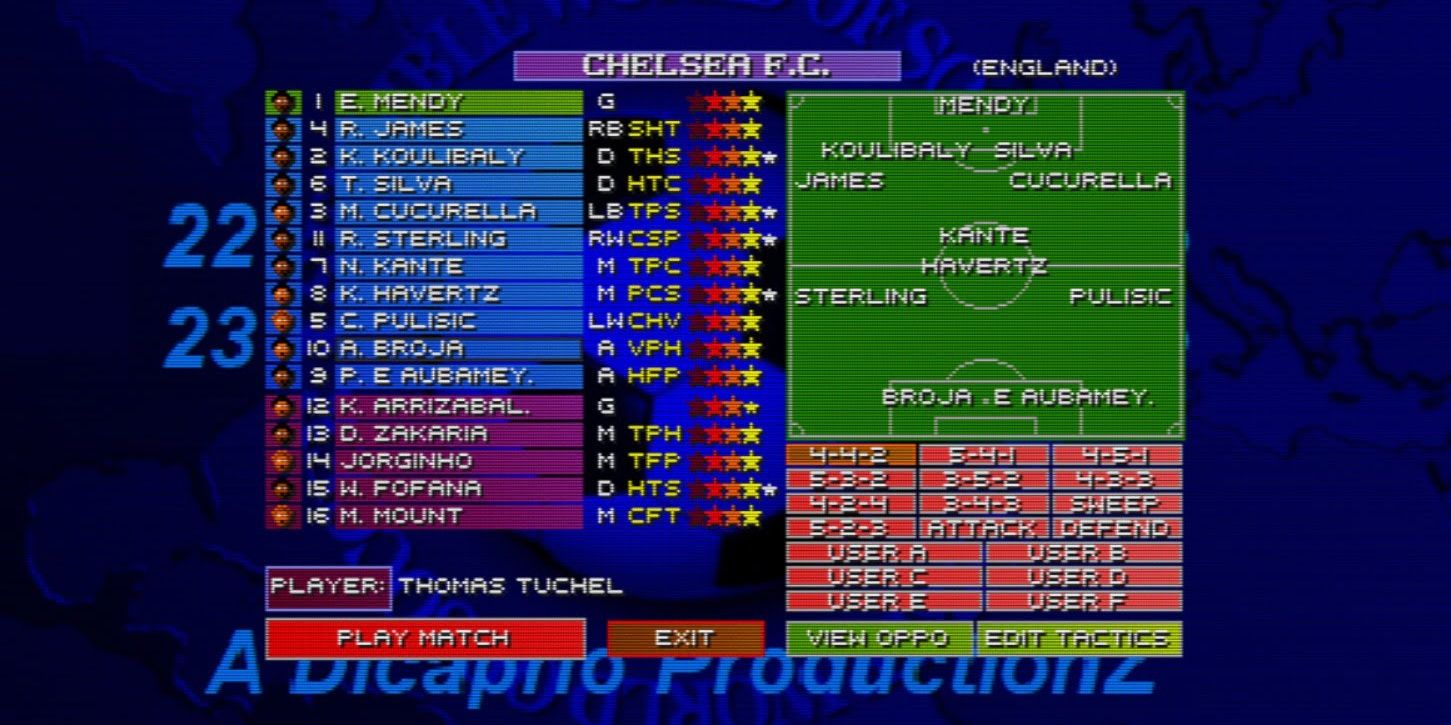The width and height of the screenshot is (1451, 725).
Task: Click the EXIT button
Action: [686, 636]
